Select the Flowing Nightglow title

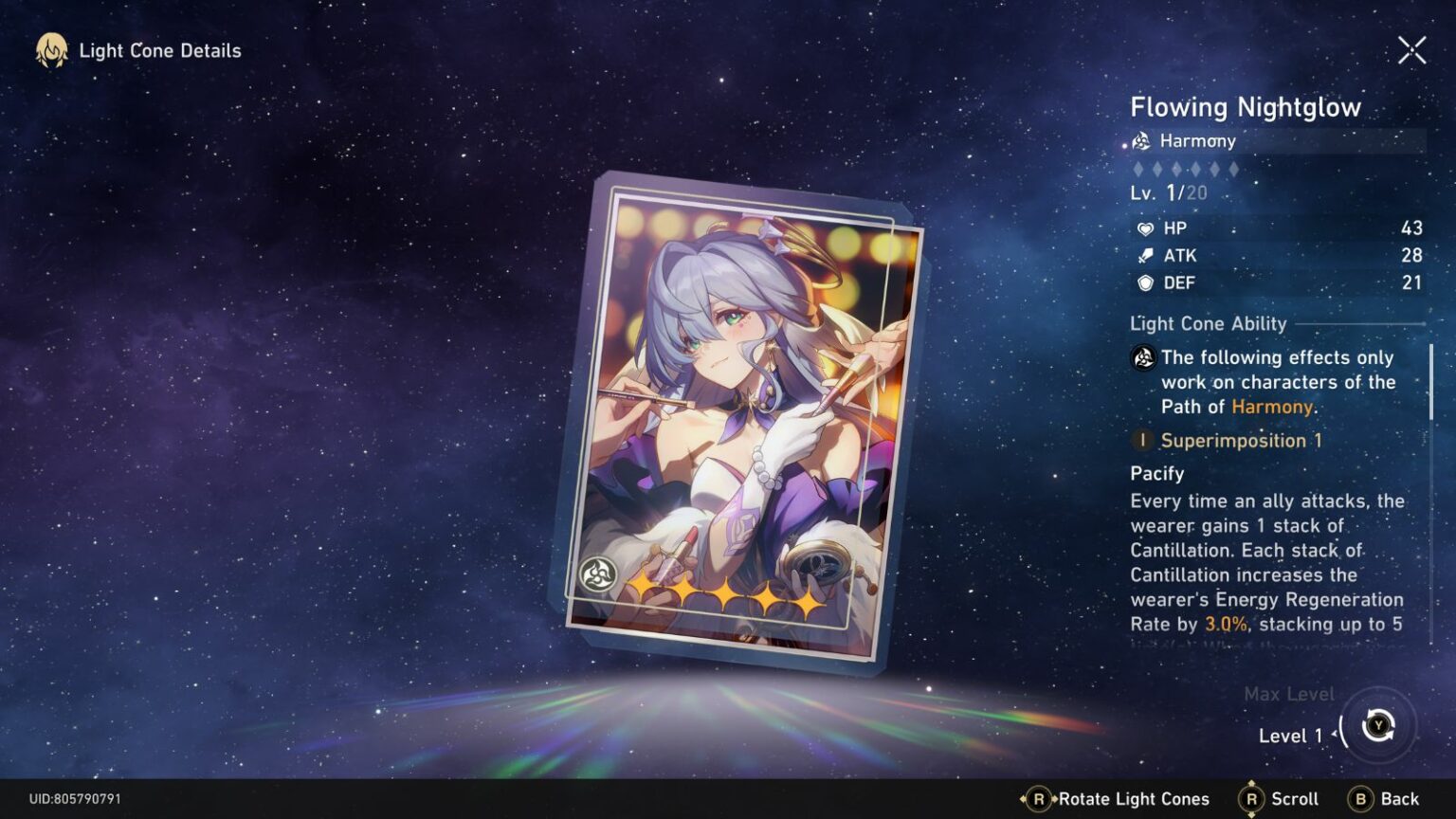(1247, 107)
